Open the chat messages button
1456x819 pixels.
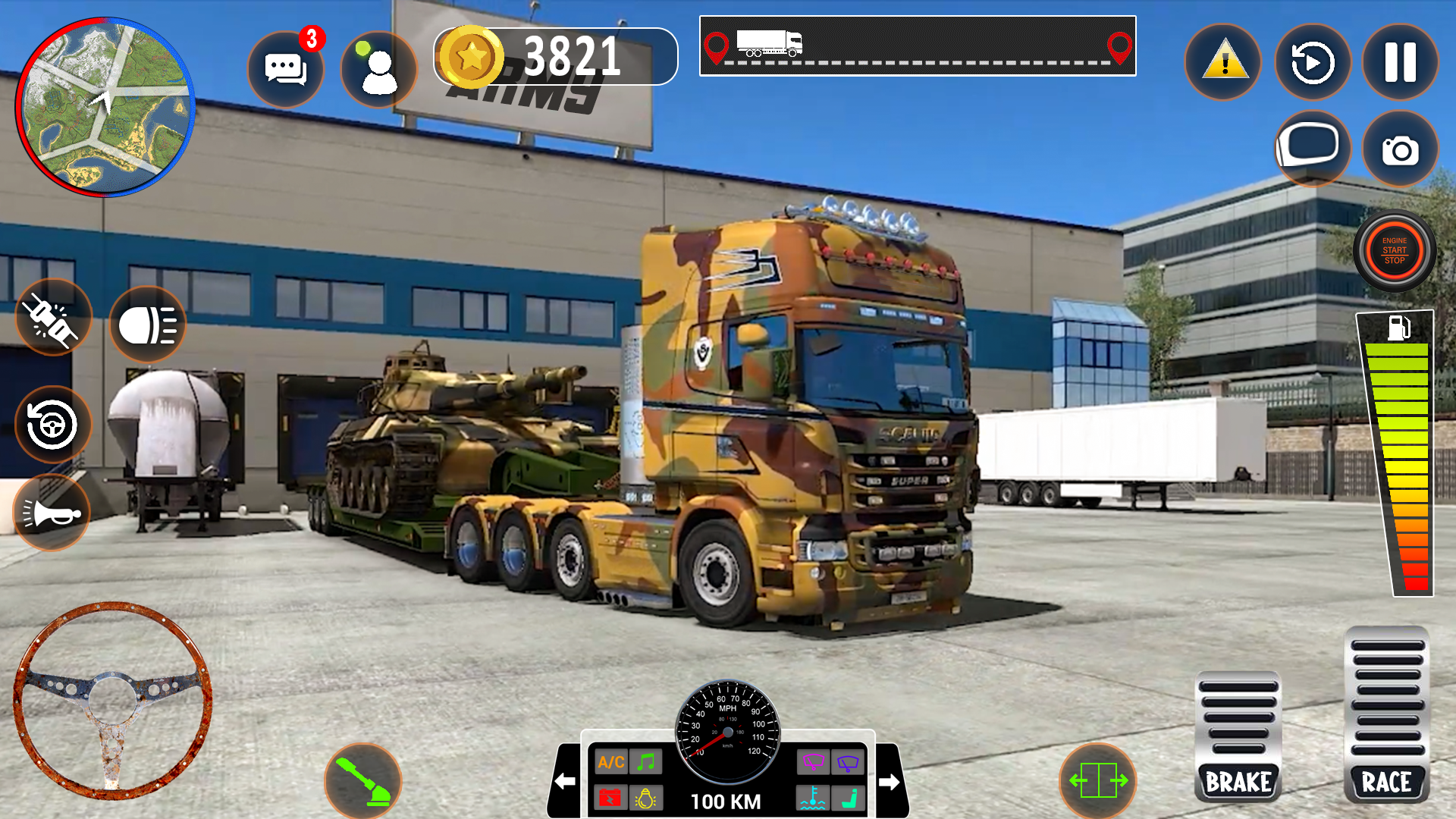[x=286, y=69]
